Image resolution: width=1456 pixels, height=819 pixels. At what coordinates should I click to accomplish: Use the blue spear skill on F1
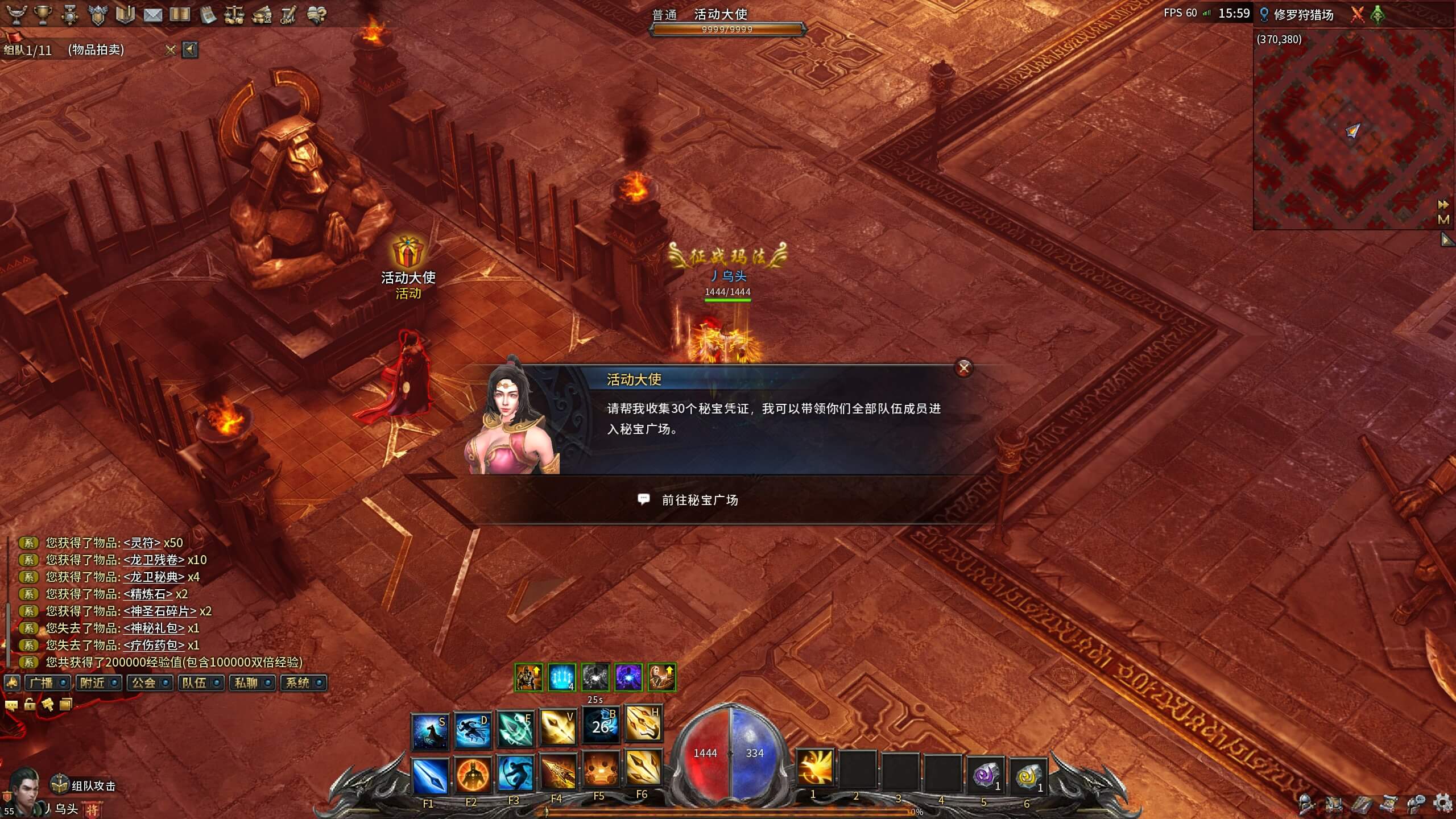click(x=429, y=775)
